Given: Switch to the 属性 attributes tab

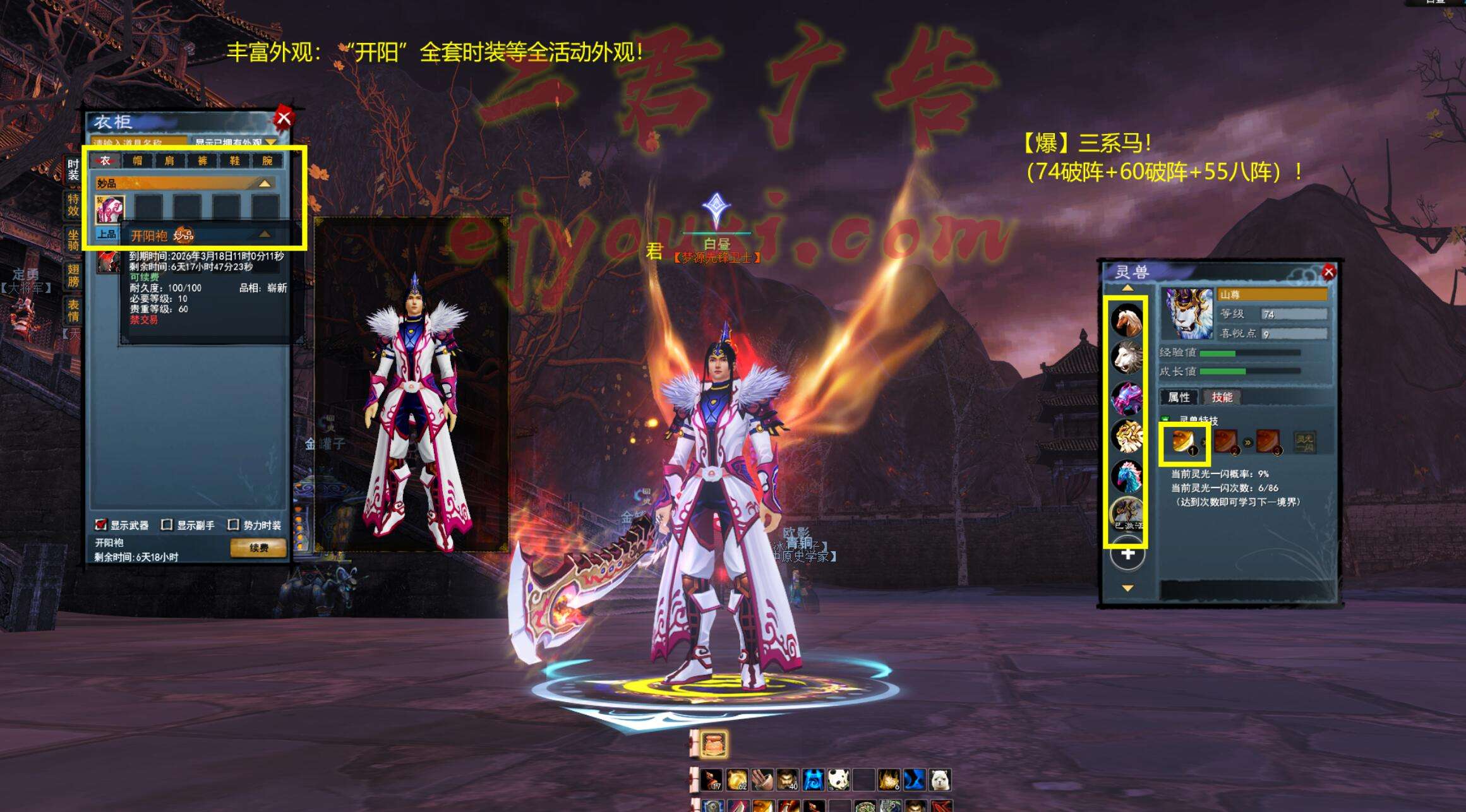Looking at the screenshot, I should tap(1179, 397).
